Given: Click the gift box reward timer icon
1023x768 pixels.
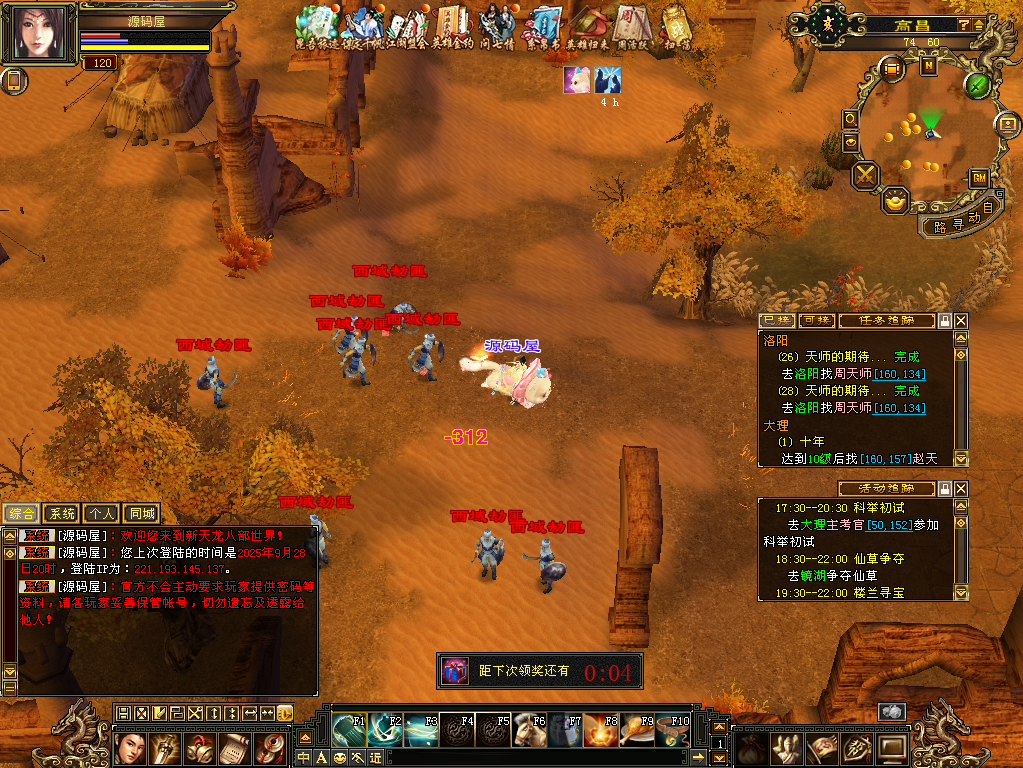Looking at the screenshot, I should [454, 671].
